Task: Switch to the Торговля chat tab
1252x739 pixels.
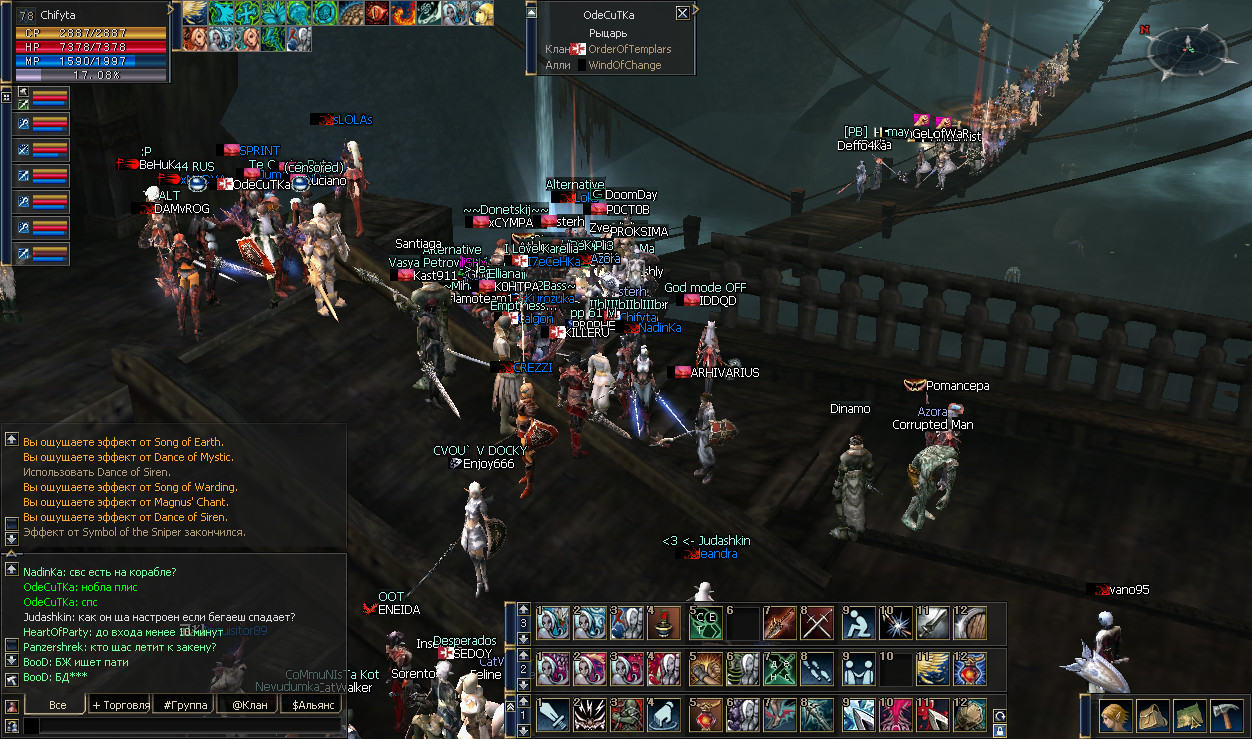Action: pos(120,705)
